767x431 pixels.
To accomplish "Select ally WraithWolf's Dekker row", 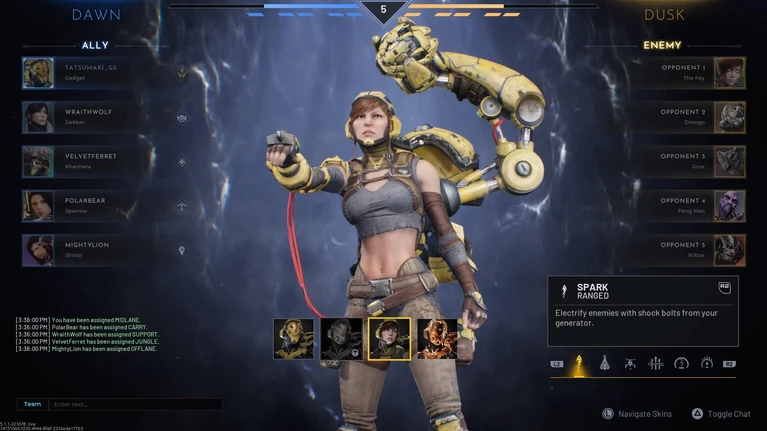I will click(x=95, y=117).
